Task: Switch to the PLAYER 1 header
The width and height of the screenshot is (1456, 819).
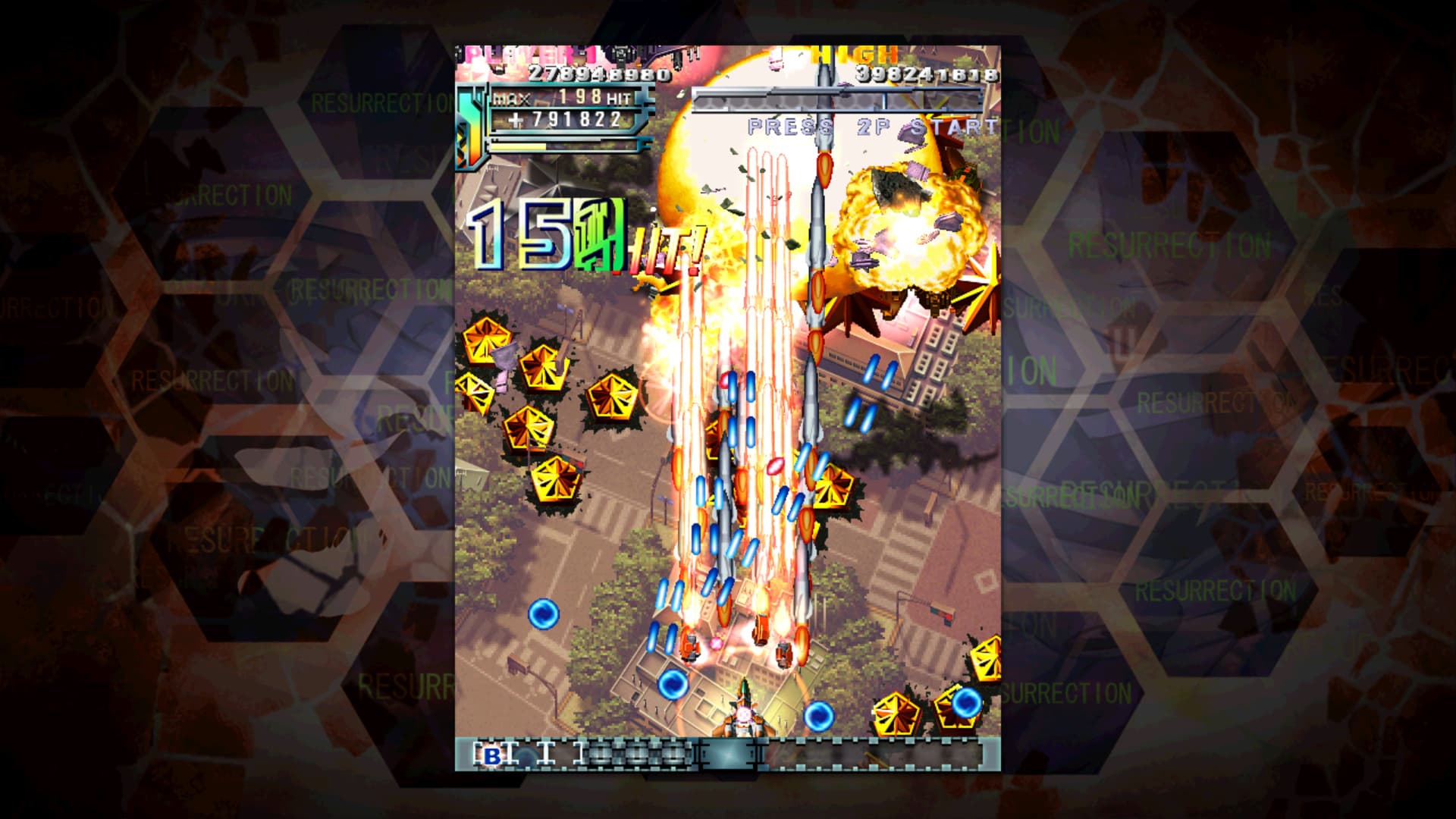Action: (x=531, y=53)
